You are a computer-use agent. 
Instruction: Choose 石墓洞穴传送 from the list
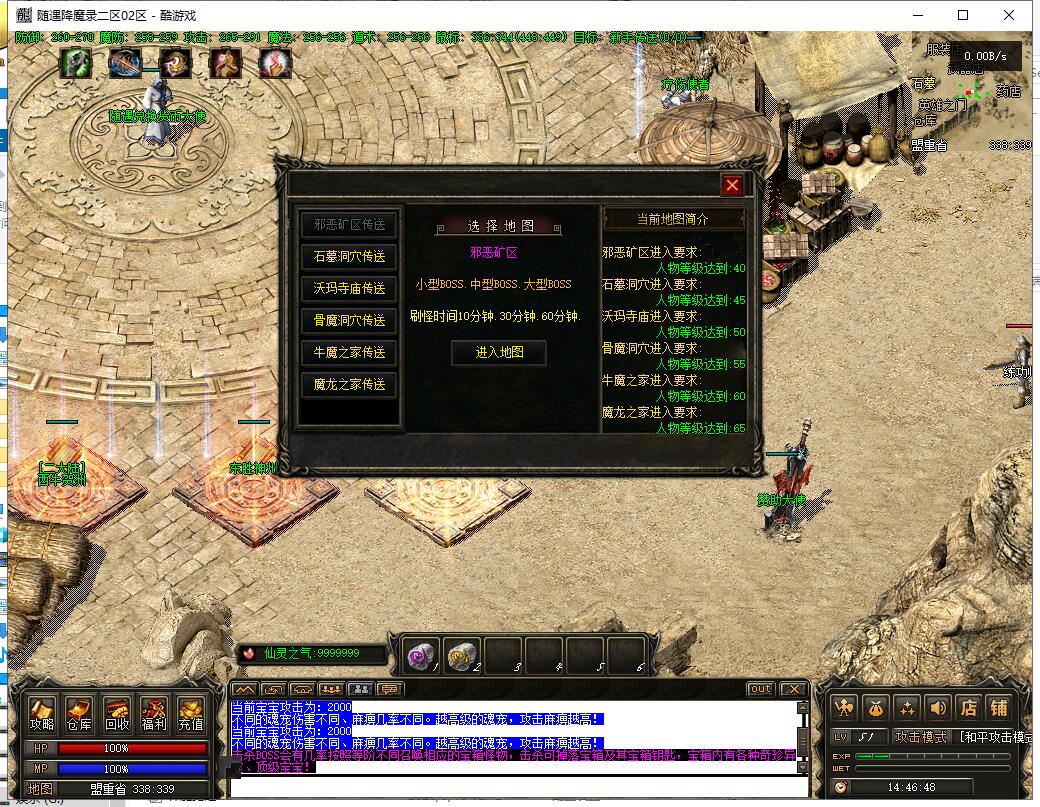point(349,257)
